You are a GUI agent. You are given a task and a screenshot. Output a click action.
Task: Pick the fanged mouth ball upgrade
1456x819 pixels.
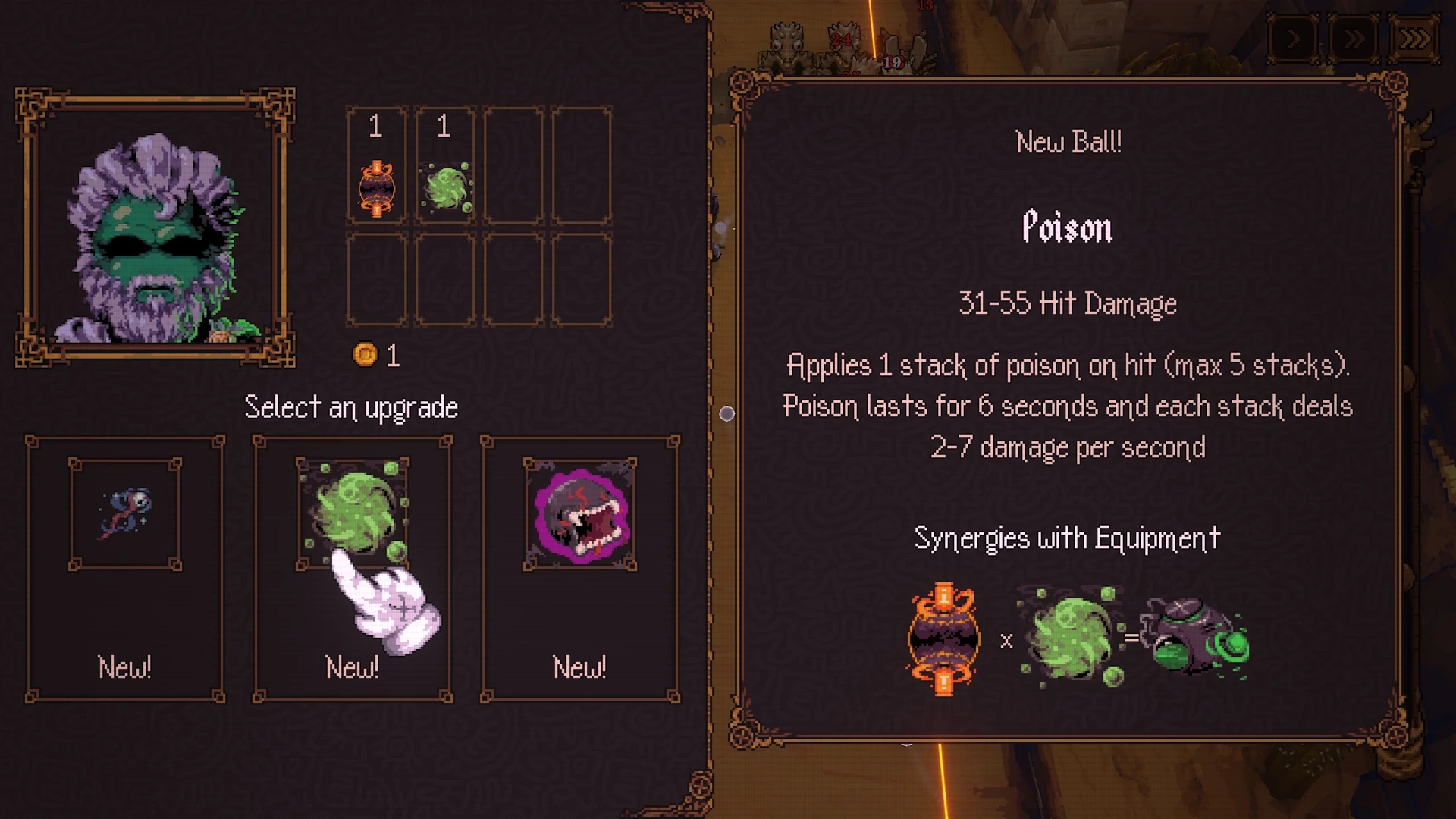click(580, 569)
